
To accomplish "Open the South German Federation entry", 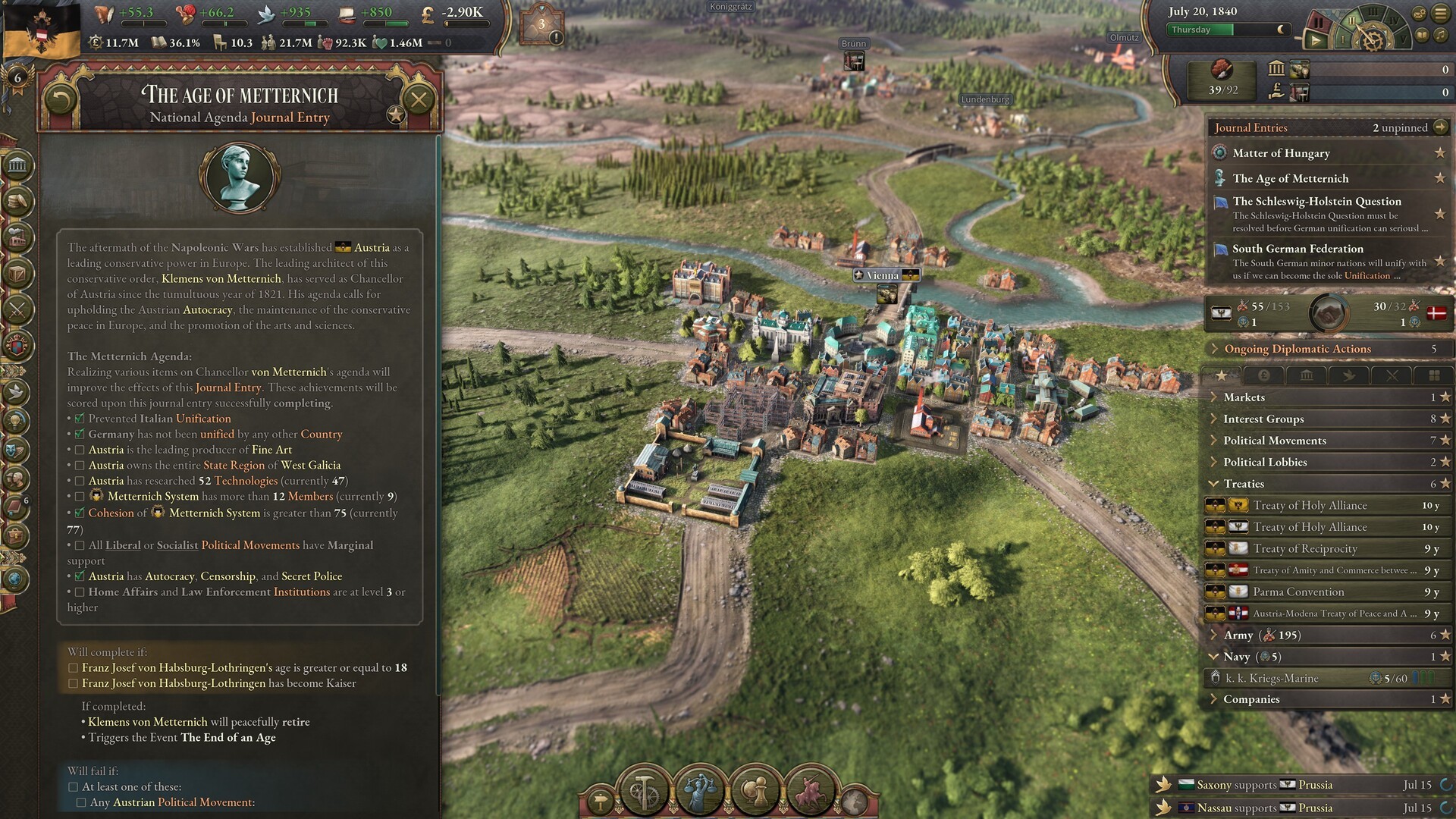I will (1298, 249).
